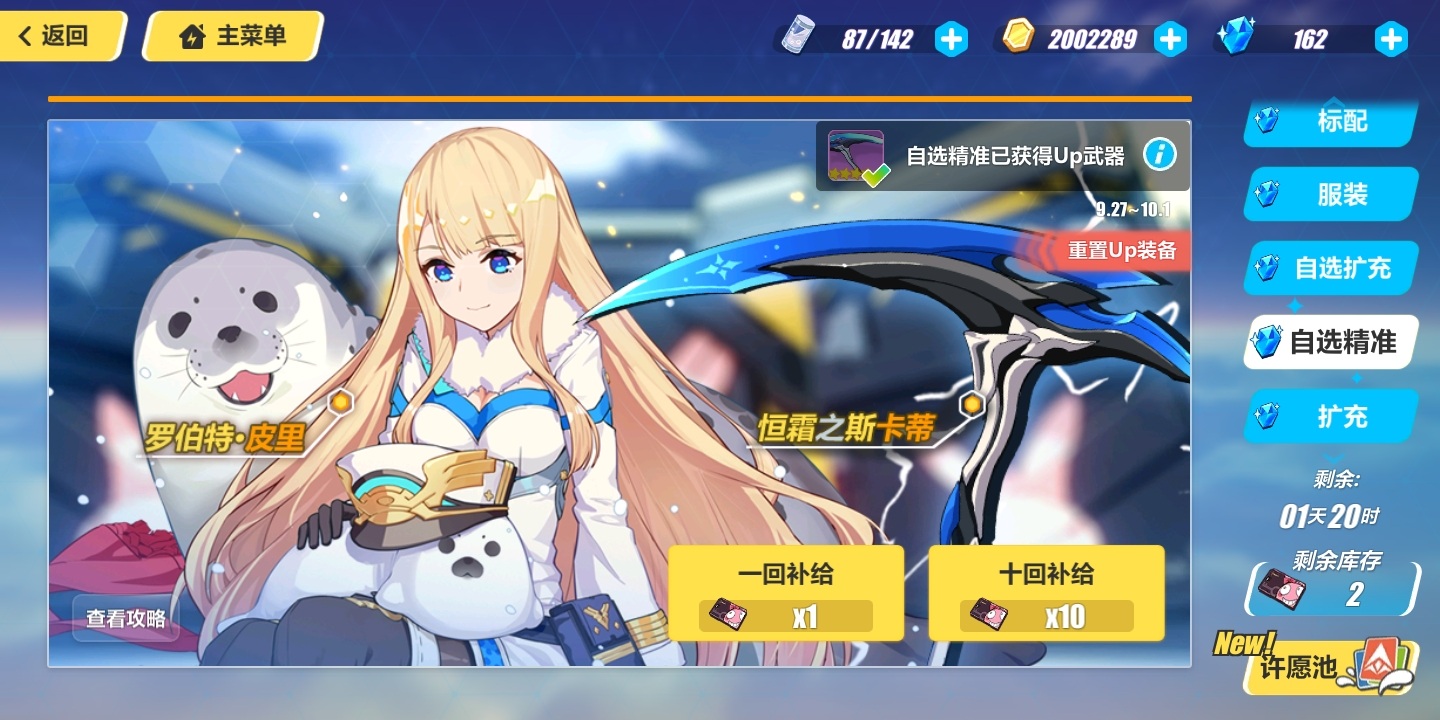Add gold coins with the plus button
This screenshot has width=1440, height=720.
(1170, 39)
